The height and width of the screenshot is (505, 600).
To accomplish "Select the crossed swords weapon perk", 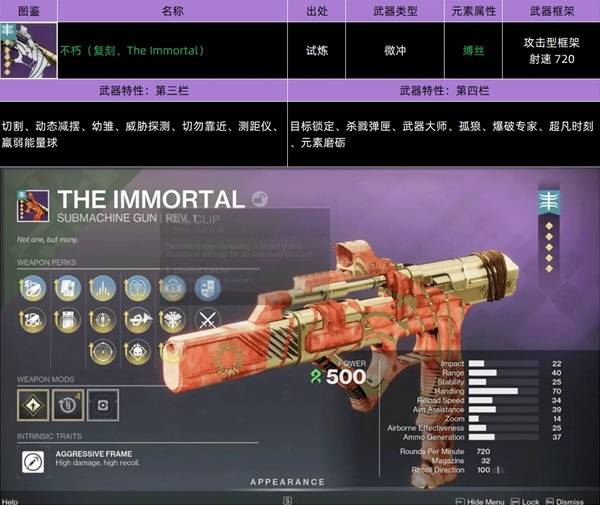I will pos(207,321).
